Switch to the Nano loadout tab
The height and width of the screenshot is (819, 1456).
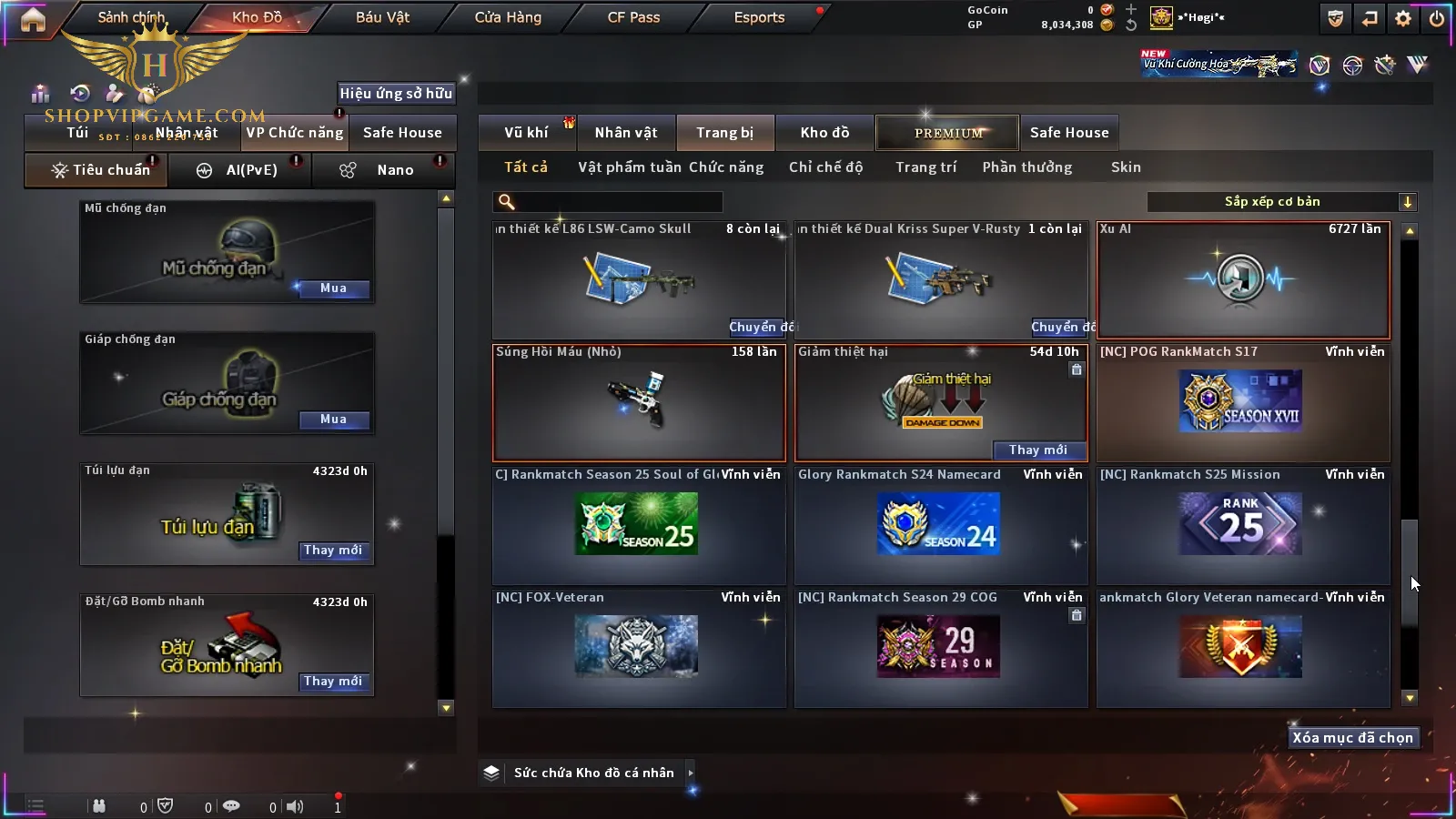(x=392, y=170)
